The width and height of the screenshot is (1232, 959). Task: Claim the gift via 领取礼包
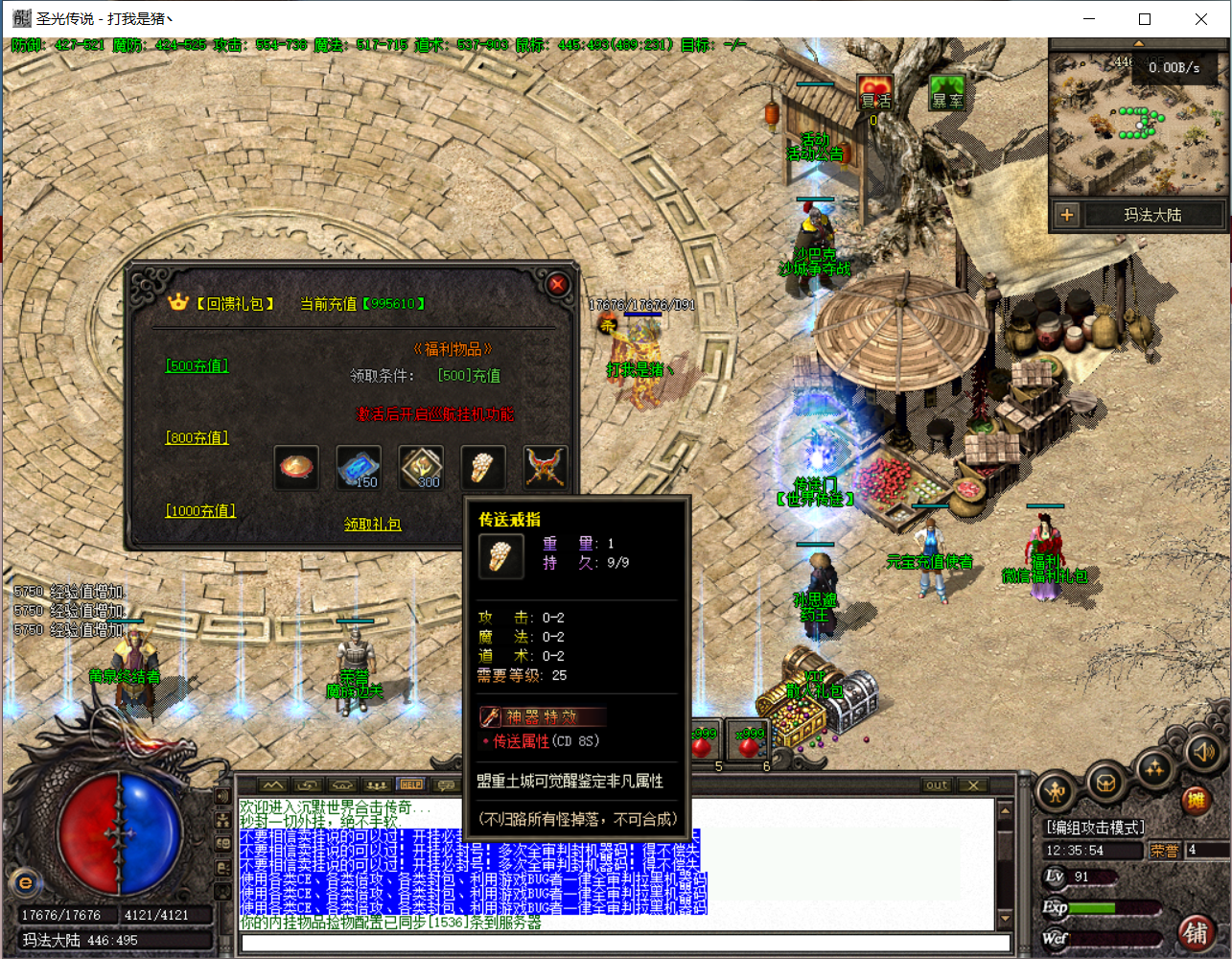(373, 524)
